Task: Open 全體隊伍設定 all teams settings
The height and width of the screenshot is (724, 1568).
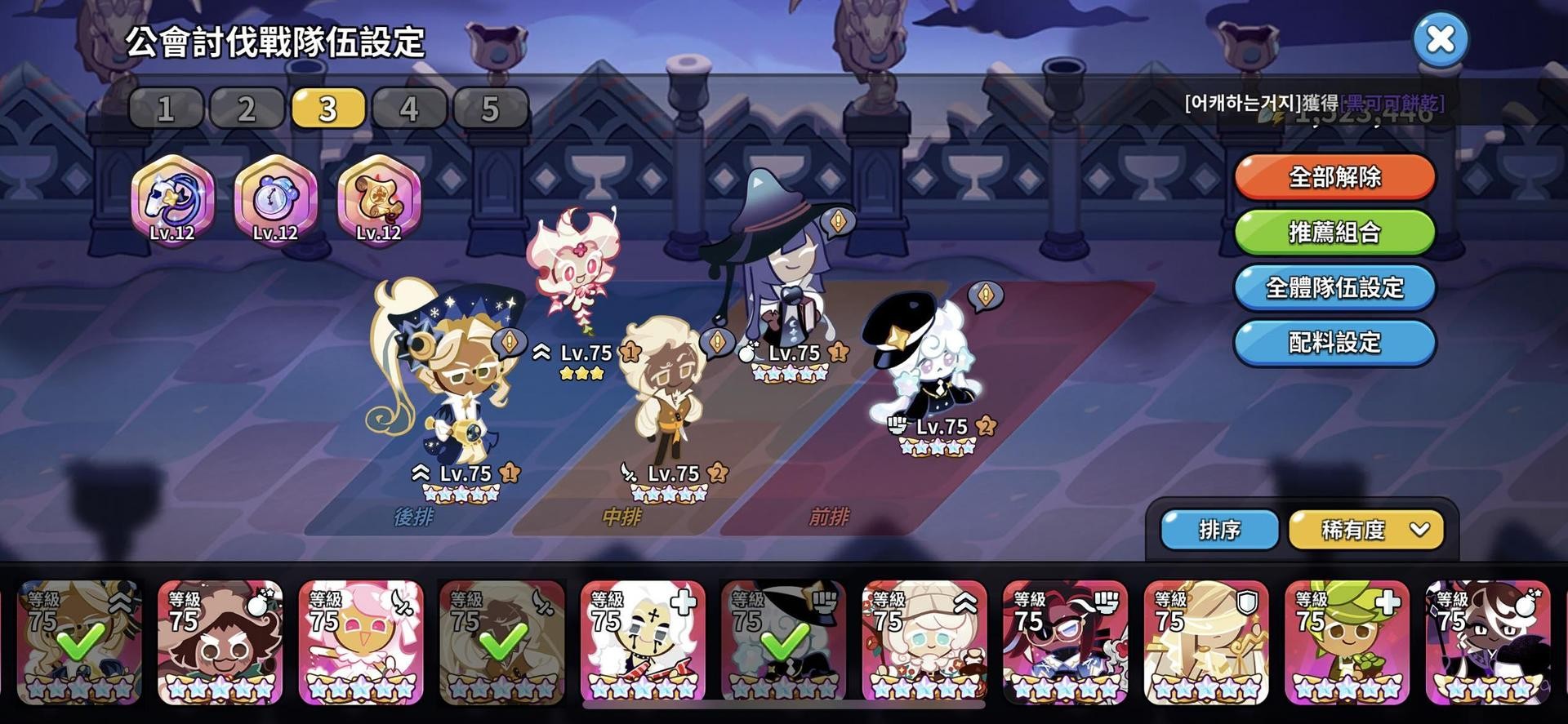Action: (x=1334, y=287)
